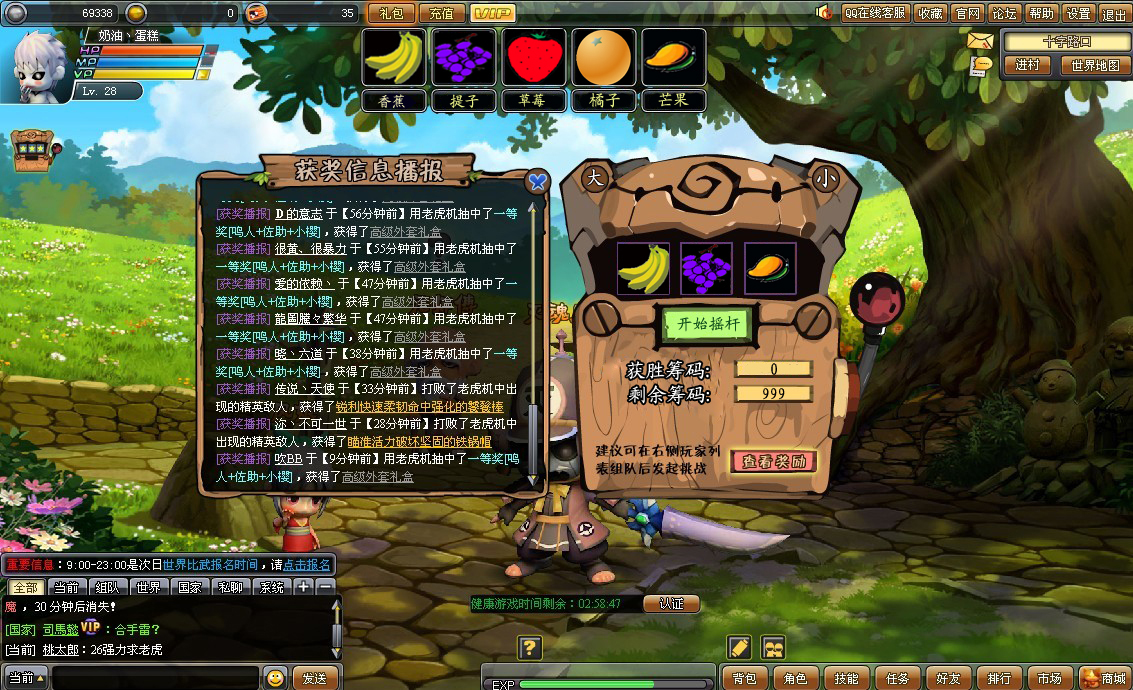The height and width of the screenshot is (690, 1133).
Task: Exit the game via 退出
Action: tap(1113, 13)
